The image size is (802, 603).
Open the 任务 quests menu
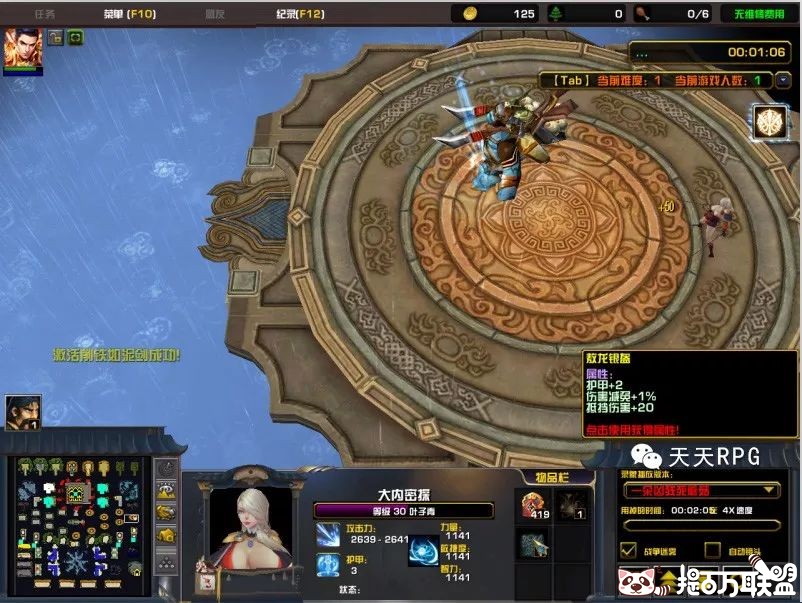point(44,14)
